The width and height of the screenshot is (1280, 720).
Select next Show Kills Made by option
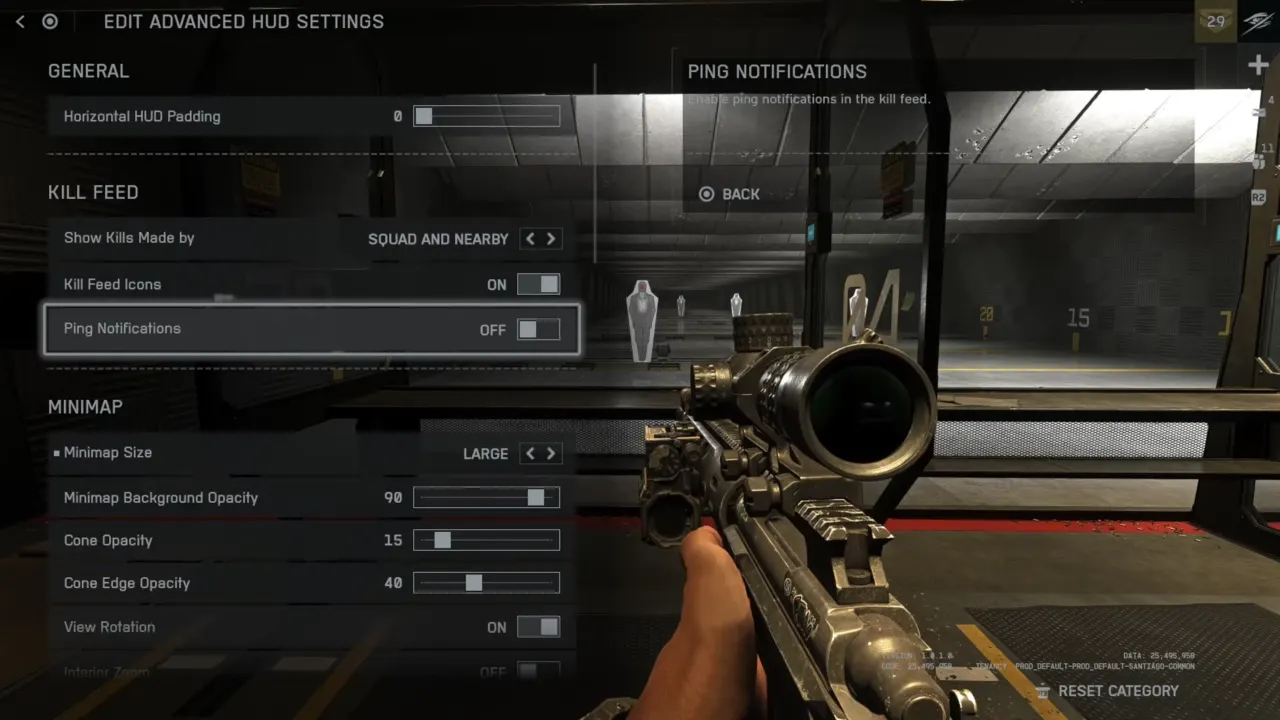pyautogui.click(x=550, y=239)
